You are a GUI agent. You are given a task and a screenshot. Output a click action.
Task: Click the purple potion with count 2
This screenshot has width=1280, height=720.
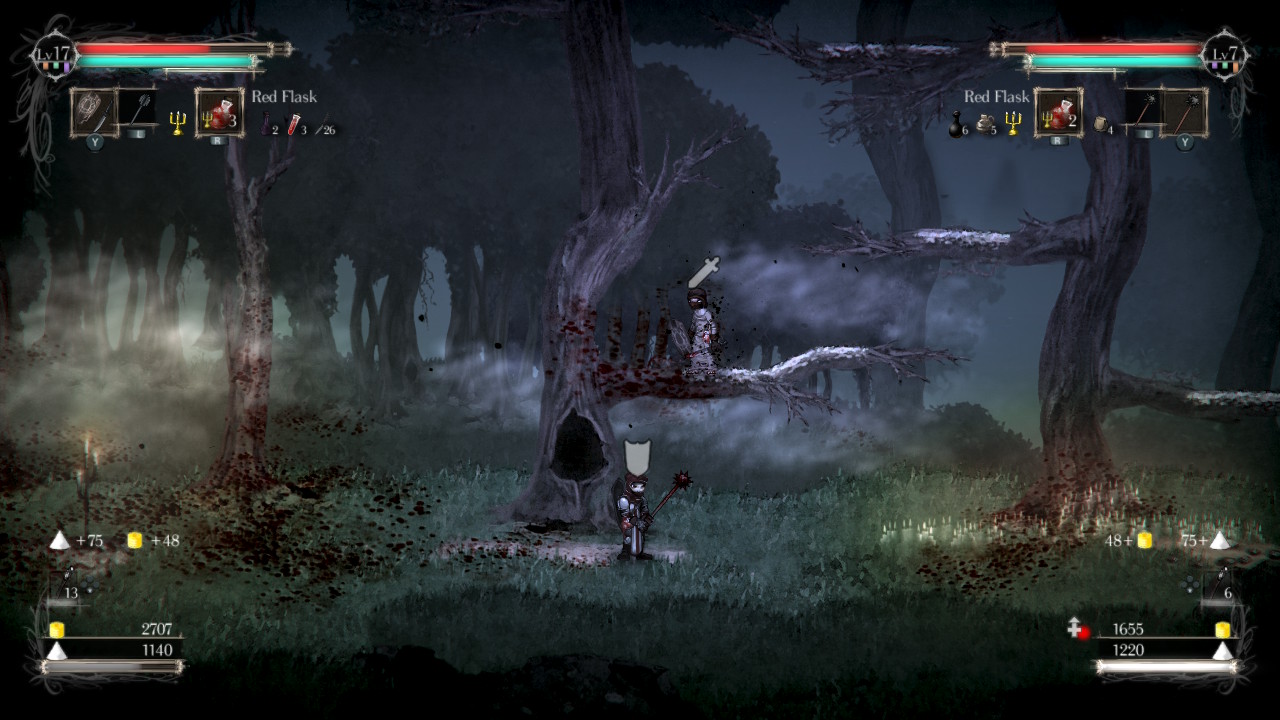click(268, 125)
